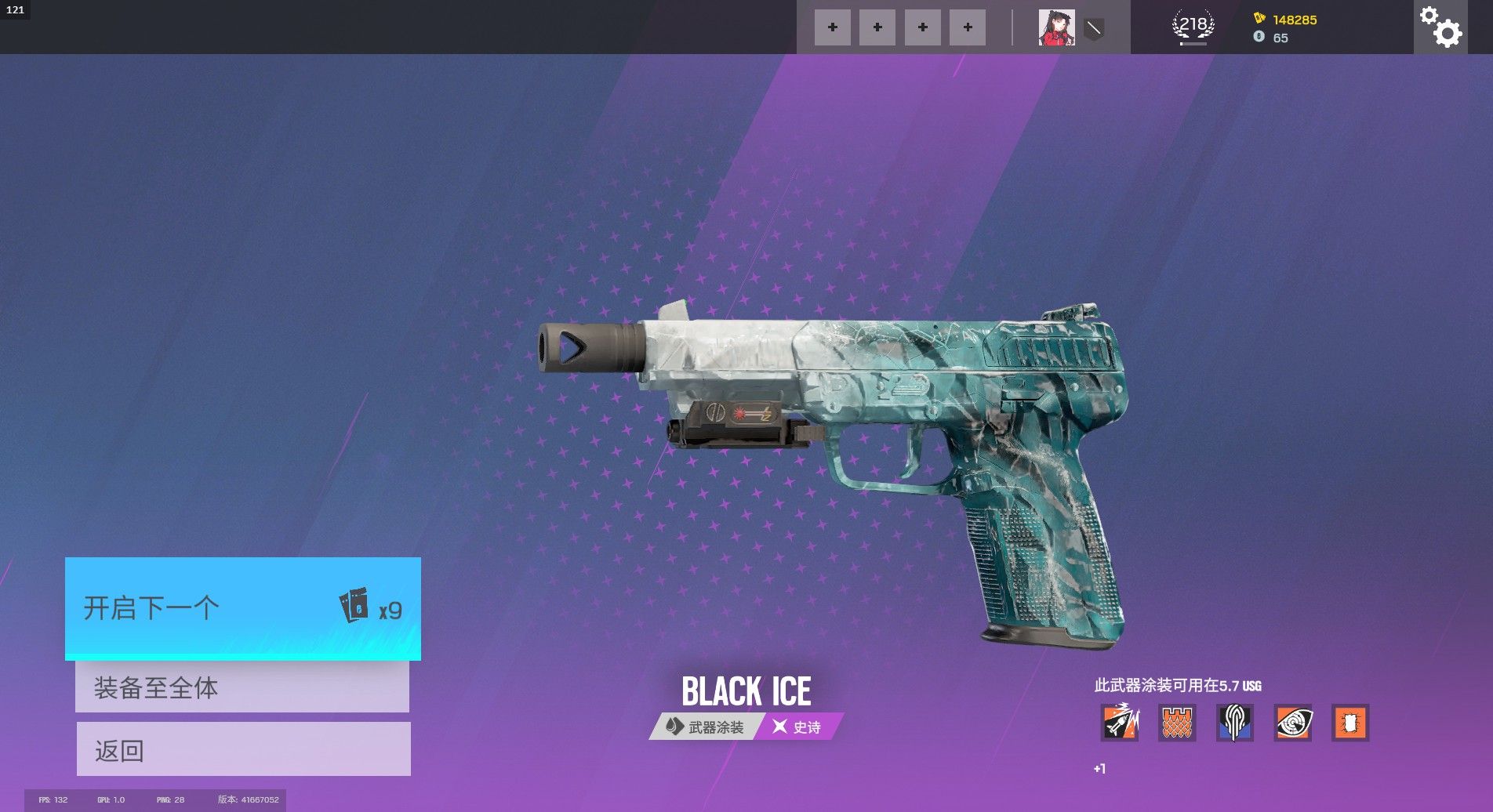Show the +1 additional operator

coord(1099,769)
